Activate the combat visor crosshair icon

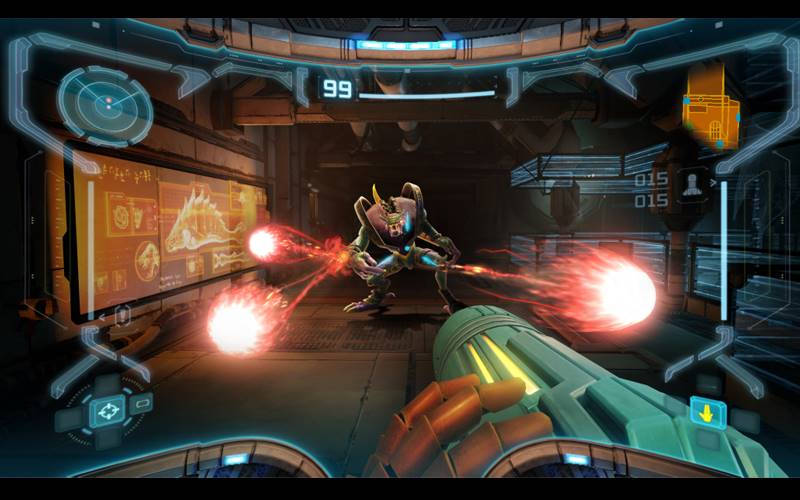(x=107, y=410)
